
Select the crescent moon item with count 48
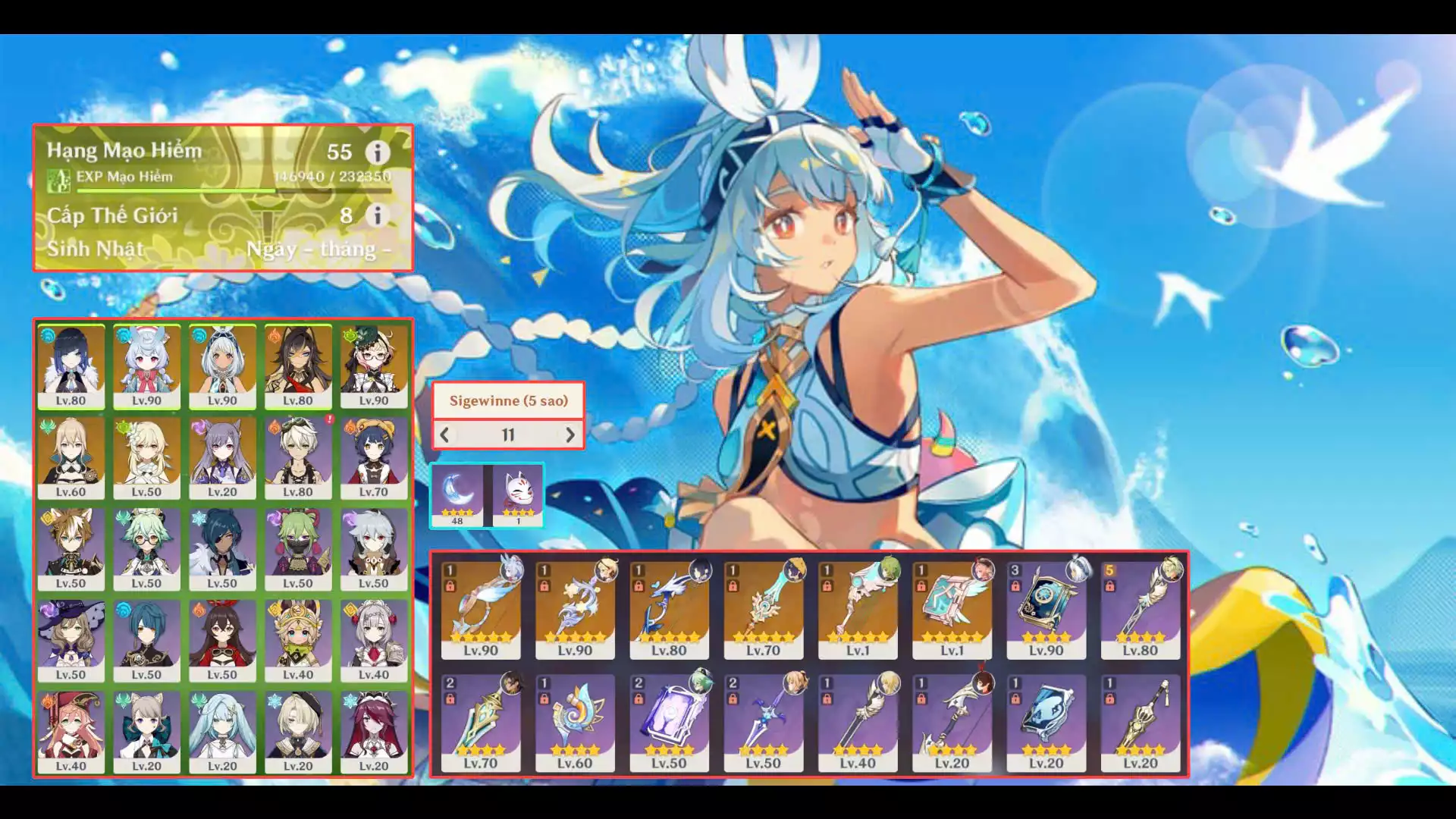(457, 494)
